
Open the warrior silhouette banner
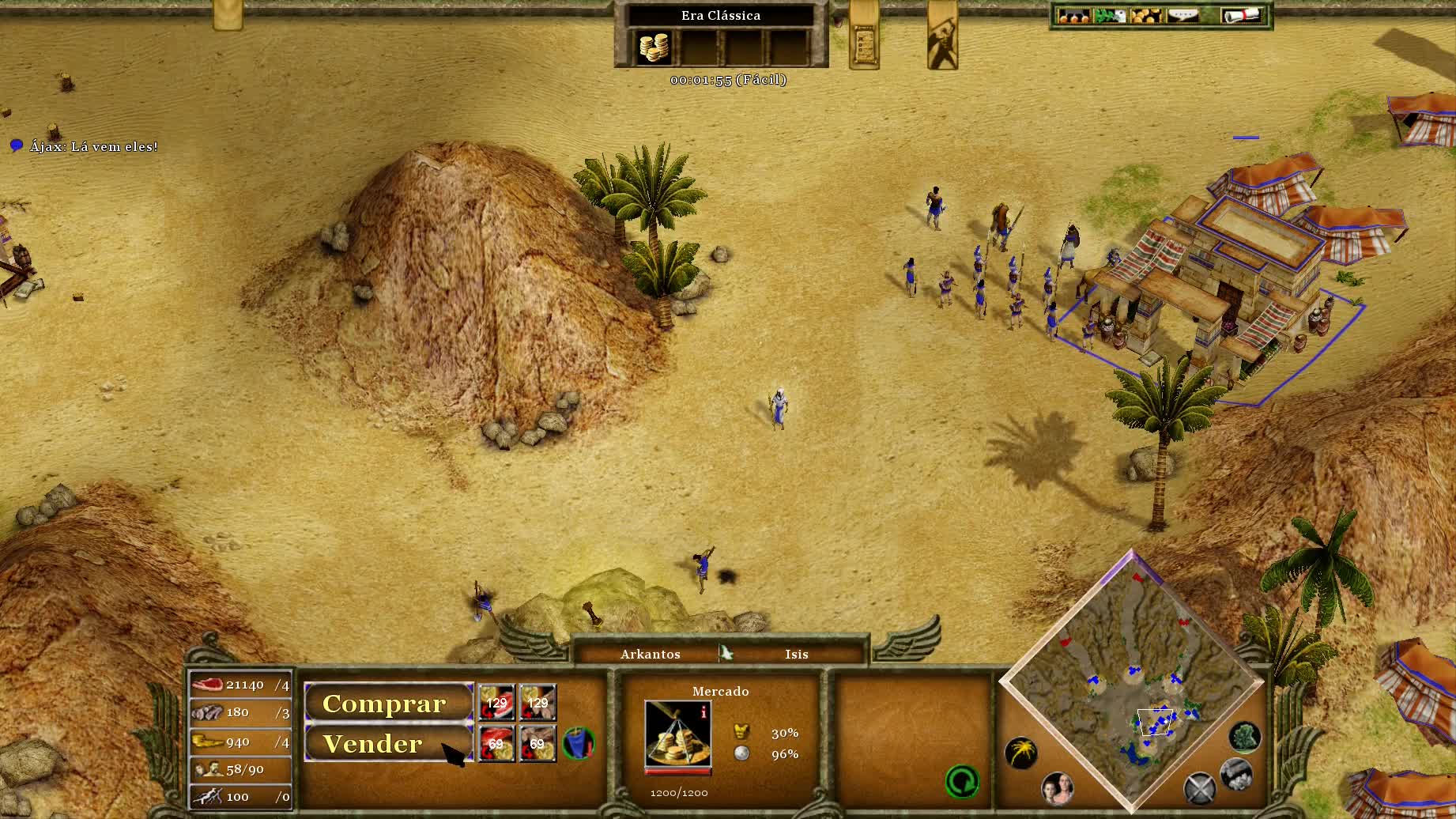pyautogui.click(x=942, y=37)
